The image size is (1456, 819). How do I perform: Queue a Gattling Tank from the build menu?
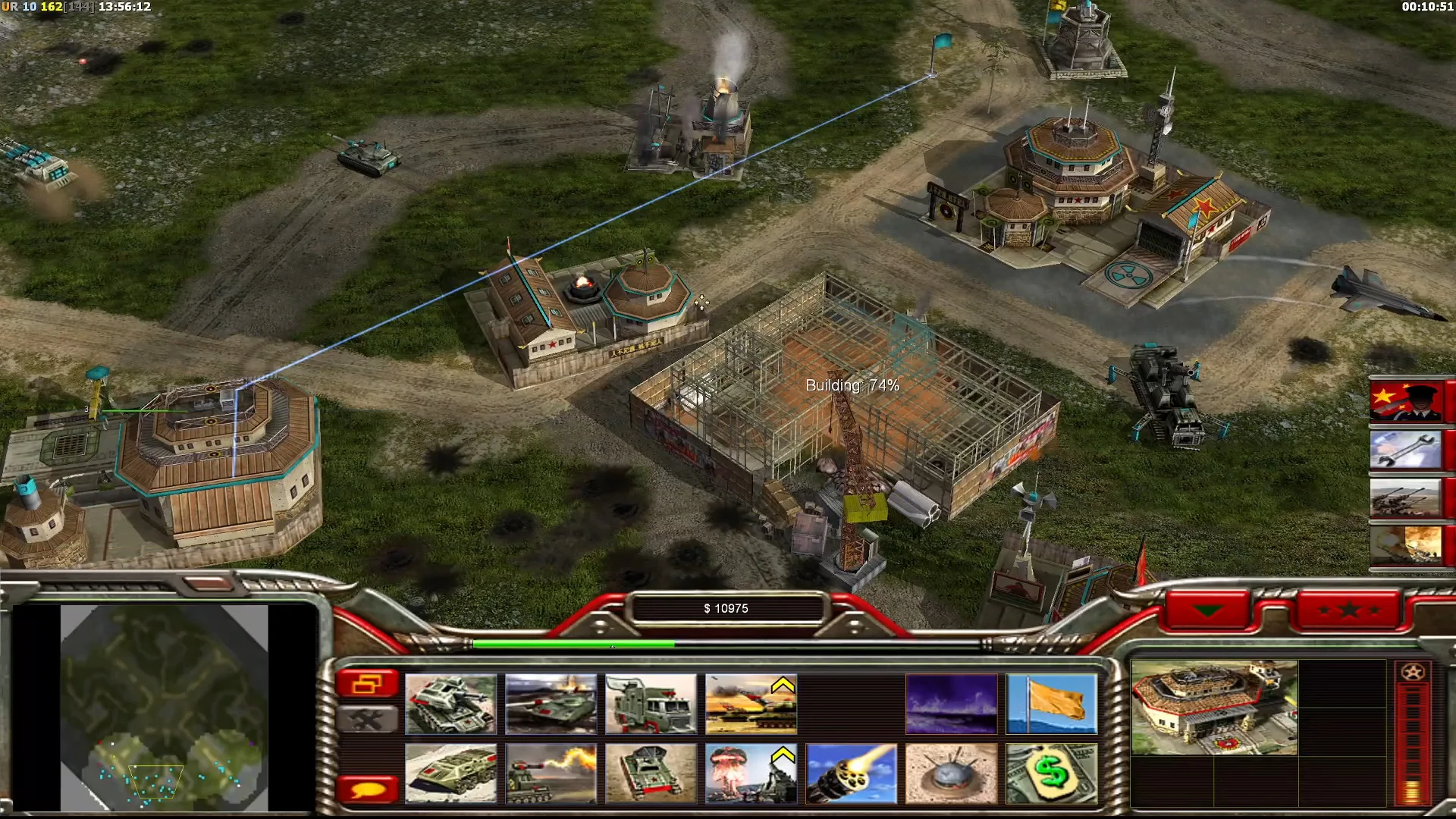coord(451,704)
